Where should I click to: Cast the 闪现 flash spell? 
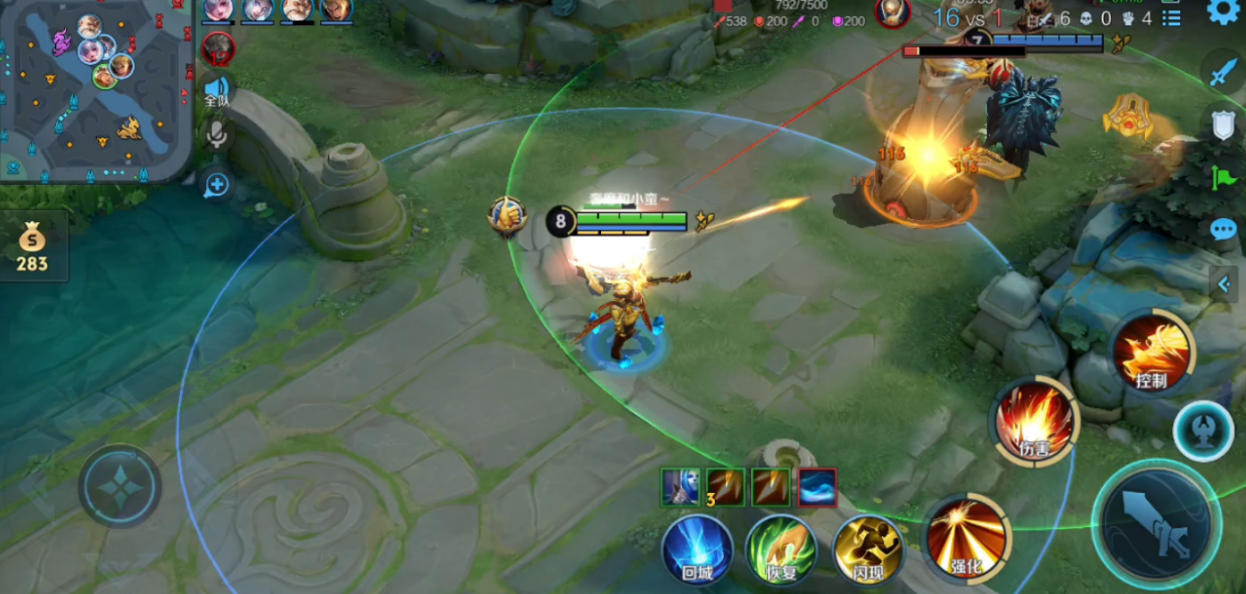pyautogui.click(x=867, y=548)
